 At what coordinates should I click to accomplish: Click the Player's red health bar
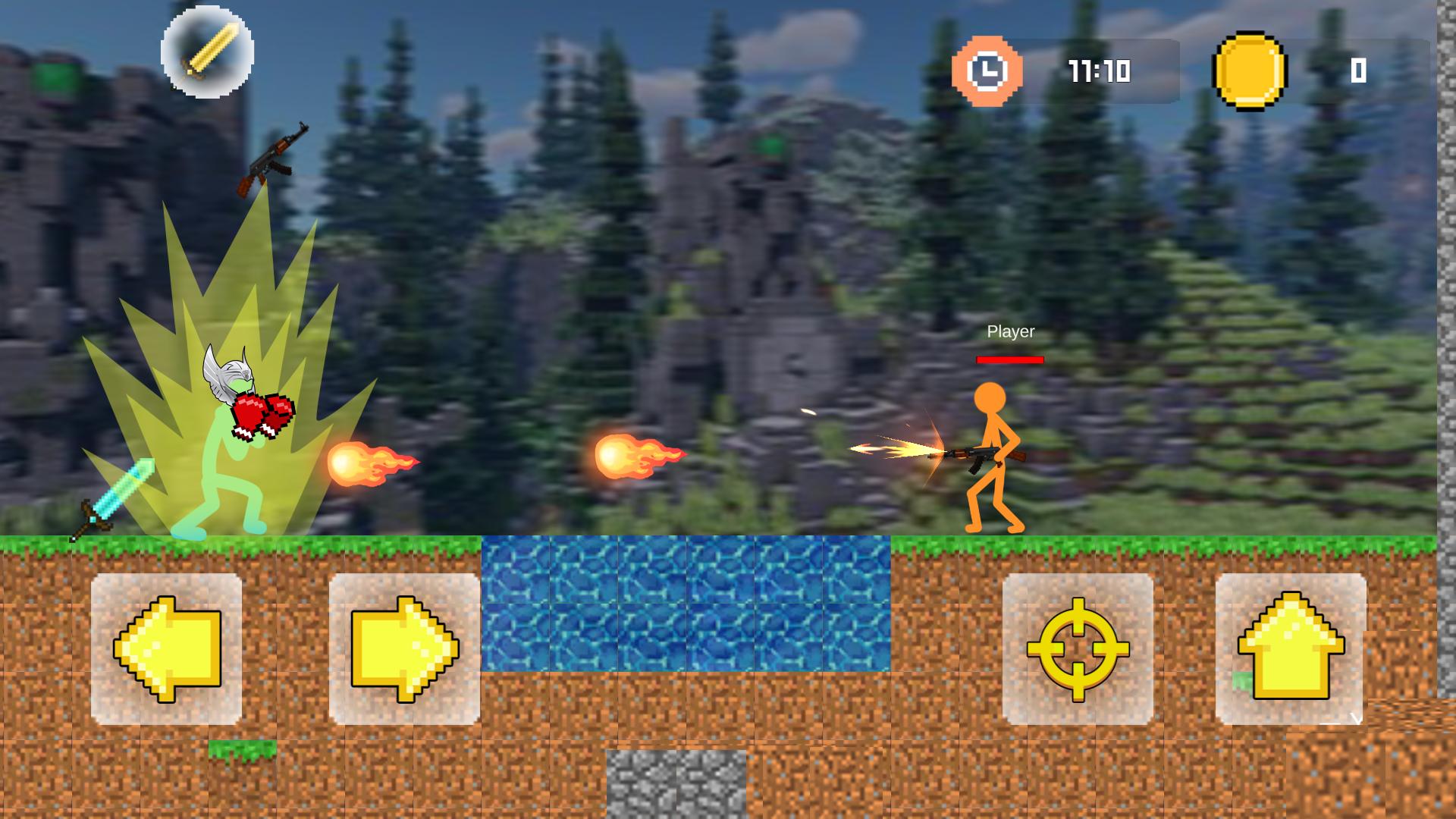[x=1009, y=360]
